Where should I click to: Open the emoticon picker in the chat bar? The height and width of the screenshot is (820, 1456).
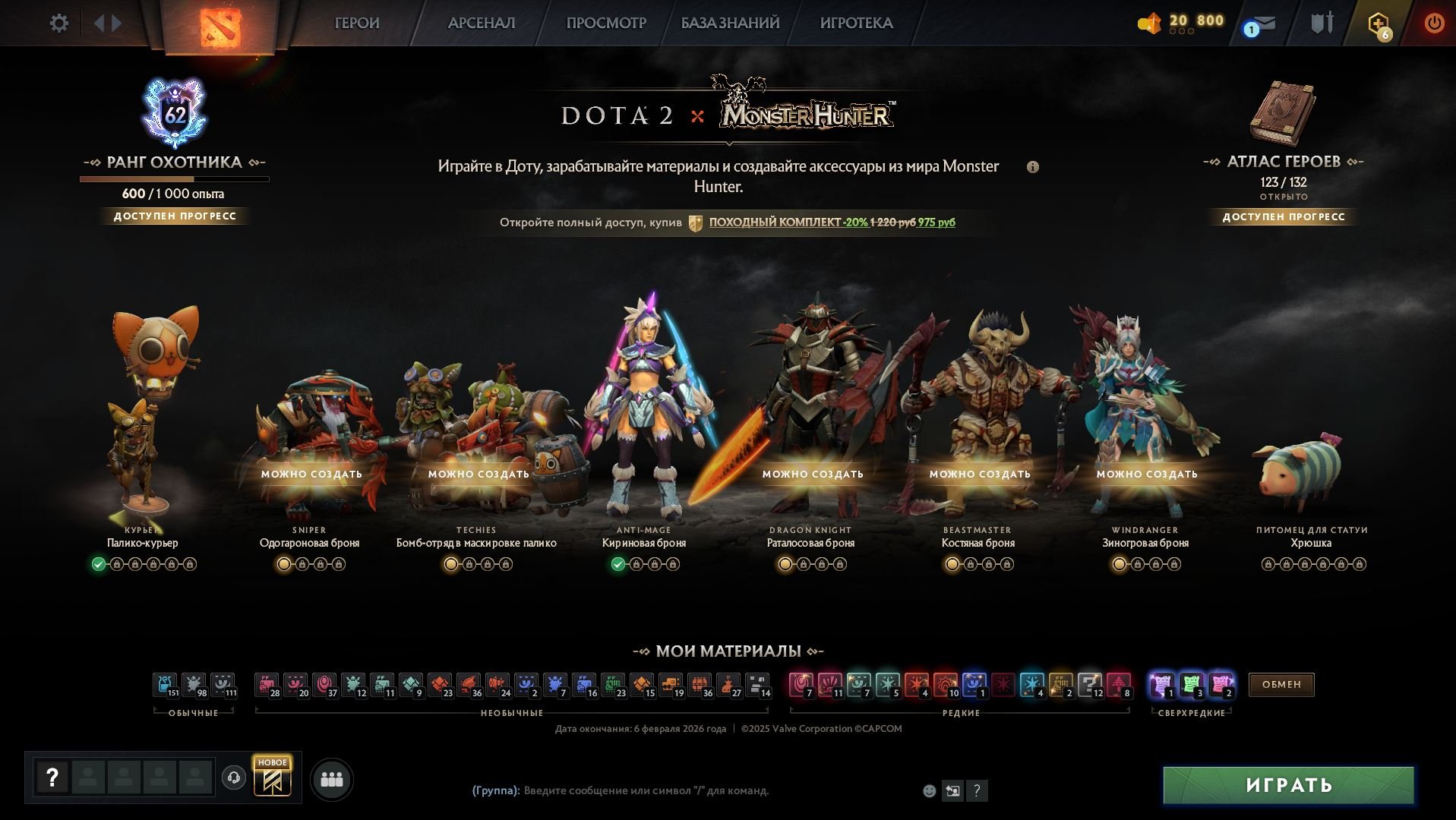tap(928, 790)
